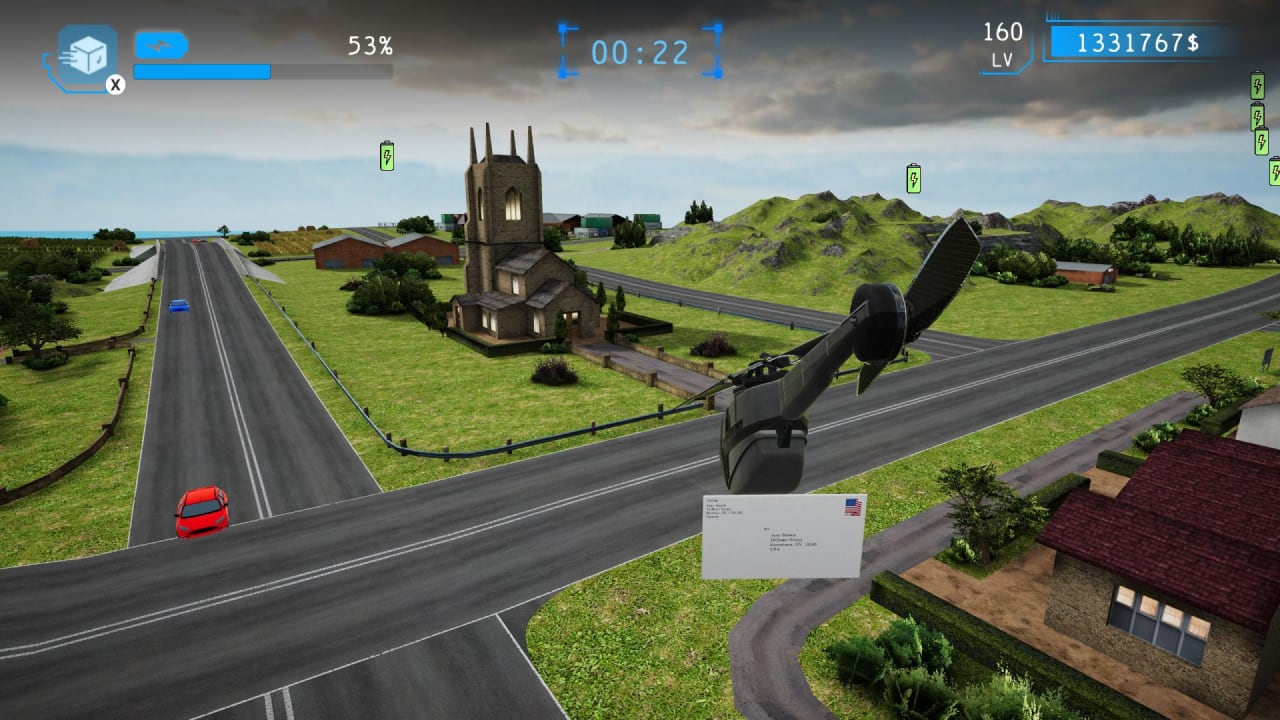Click the topmost battery icon on the right edge

(x=1257, y=85)
